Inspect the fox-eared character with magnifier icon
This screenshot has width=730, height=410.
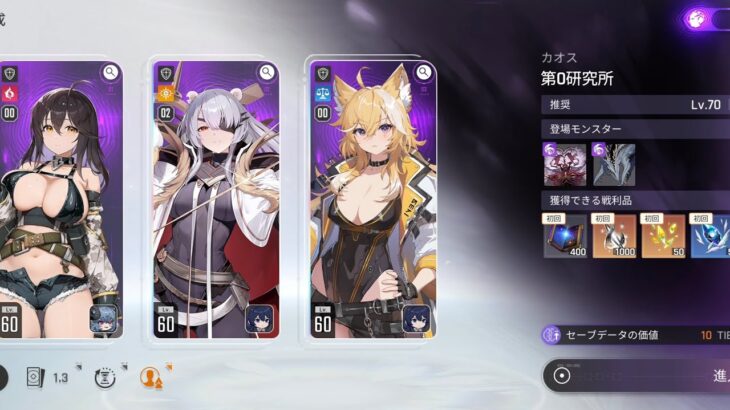click(423, 72)
